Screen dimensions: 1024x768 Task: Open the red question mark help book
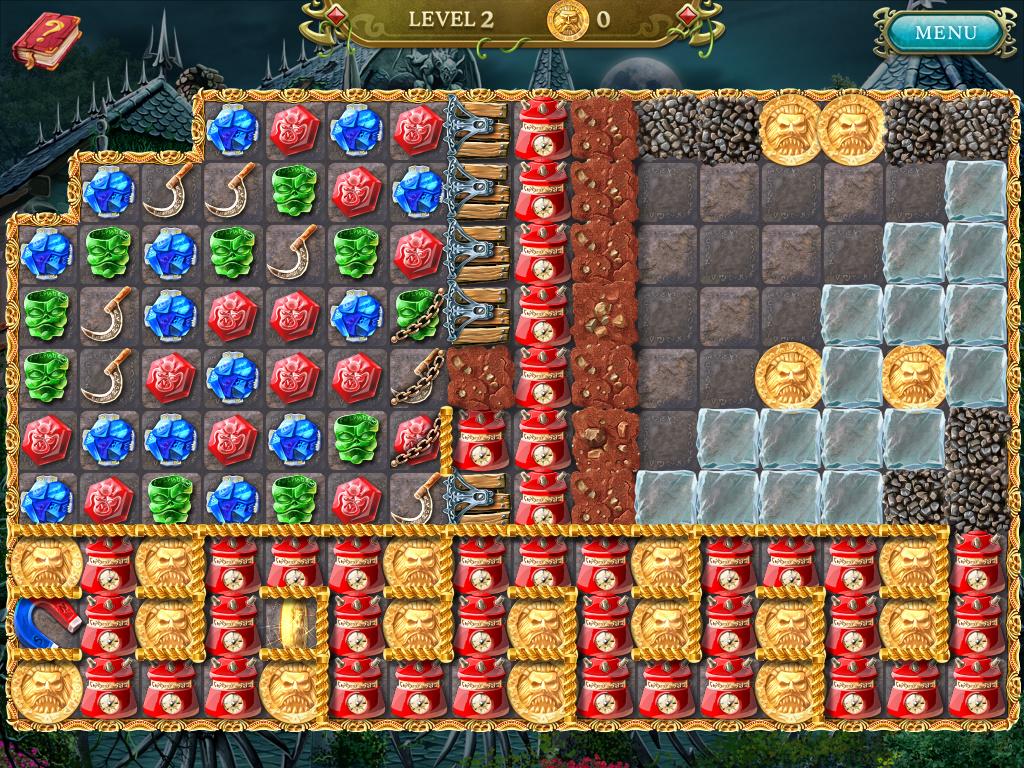point(46,42)
